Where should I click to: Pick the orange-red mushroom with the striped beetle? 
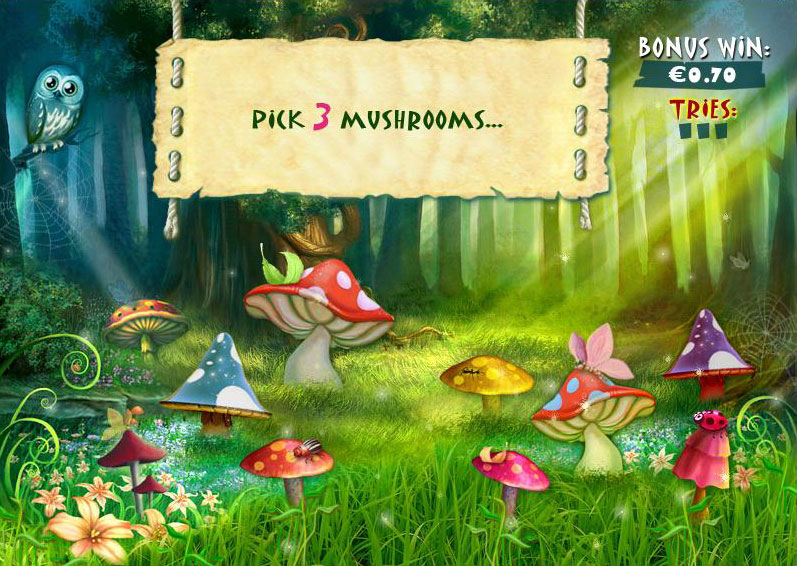click(x=287, y=461)
